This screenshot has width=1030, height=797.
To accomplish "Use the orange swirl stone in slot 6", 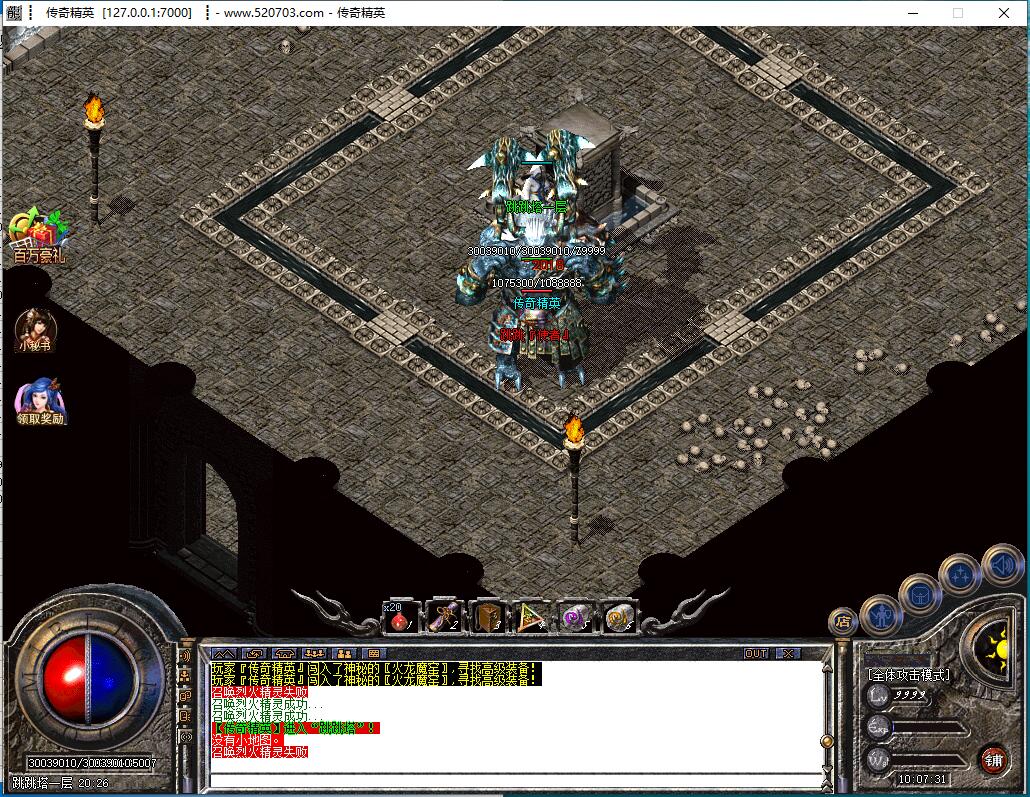I will tap(619, 619).
